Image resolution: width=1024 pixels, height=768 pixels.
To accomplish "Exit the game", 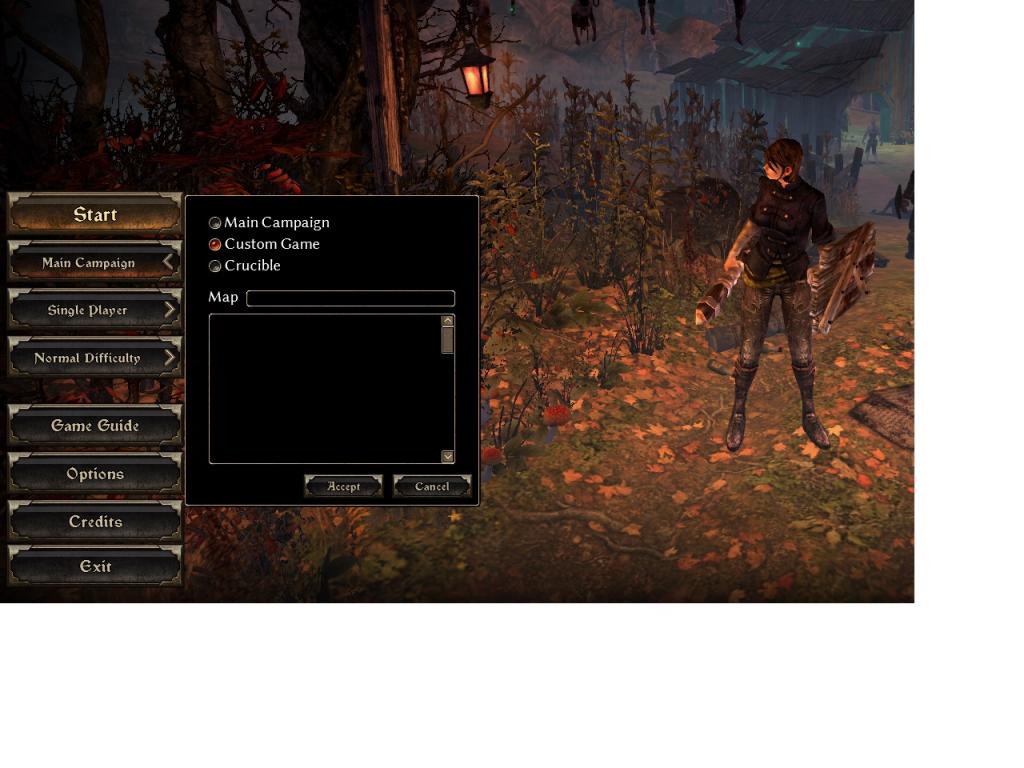I will point(95,566).
